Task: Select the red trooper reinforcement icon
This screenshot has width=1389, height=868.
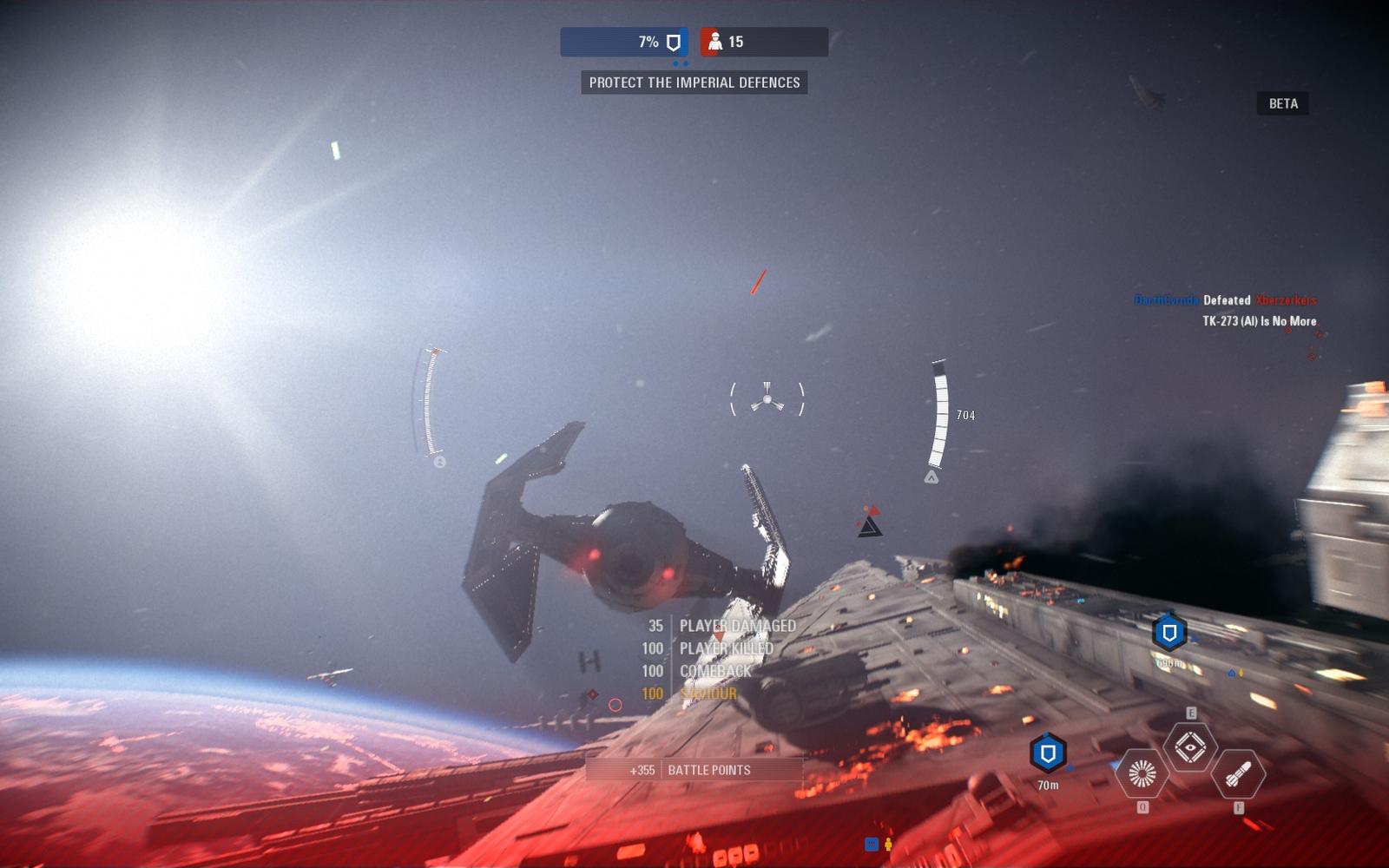Action: pos(714,42)
